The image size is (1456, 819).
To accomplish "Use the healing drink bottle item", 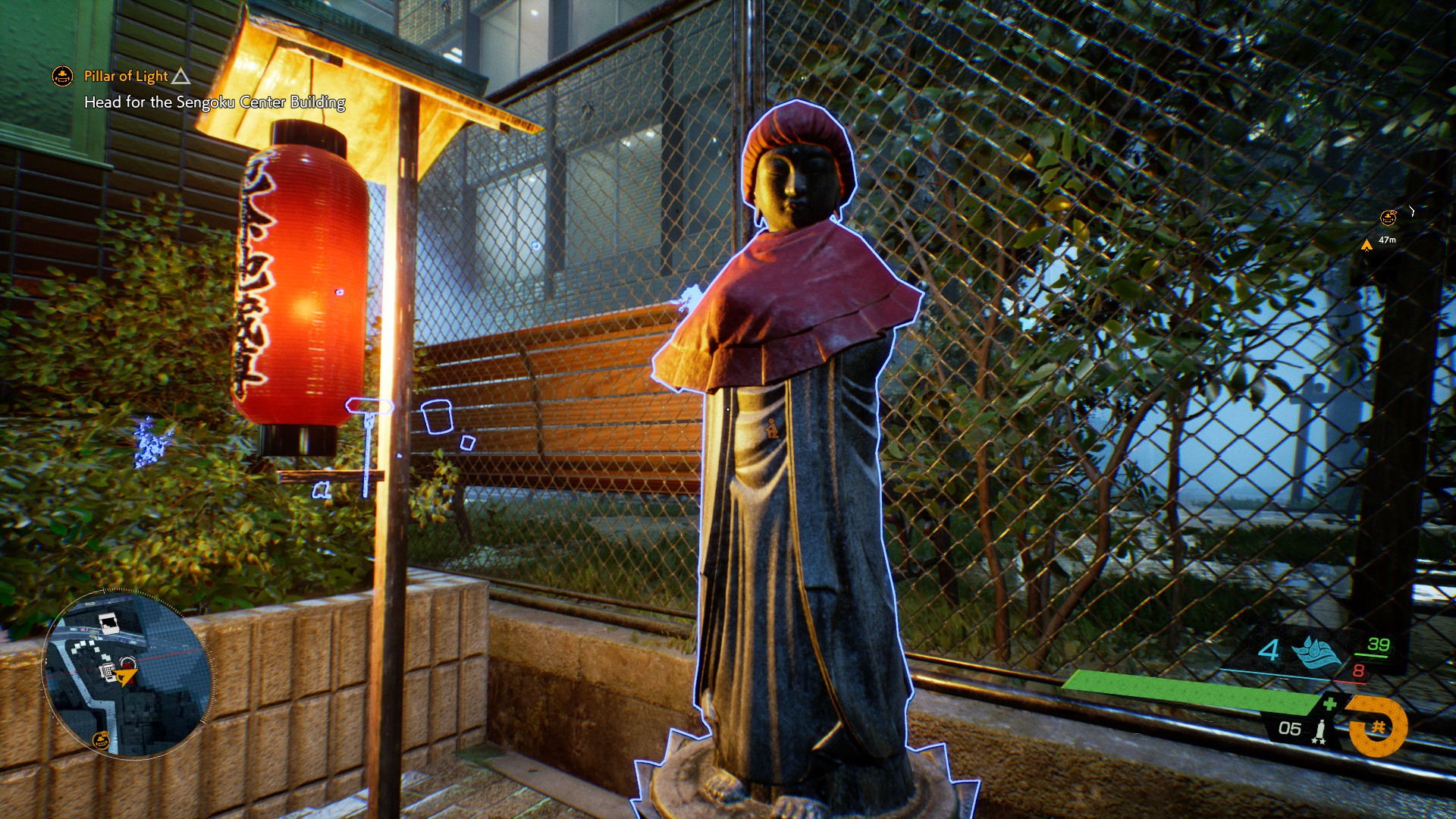I will 1319,730.
